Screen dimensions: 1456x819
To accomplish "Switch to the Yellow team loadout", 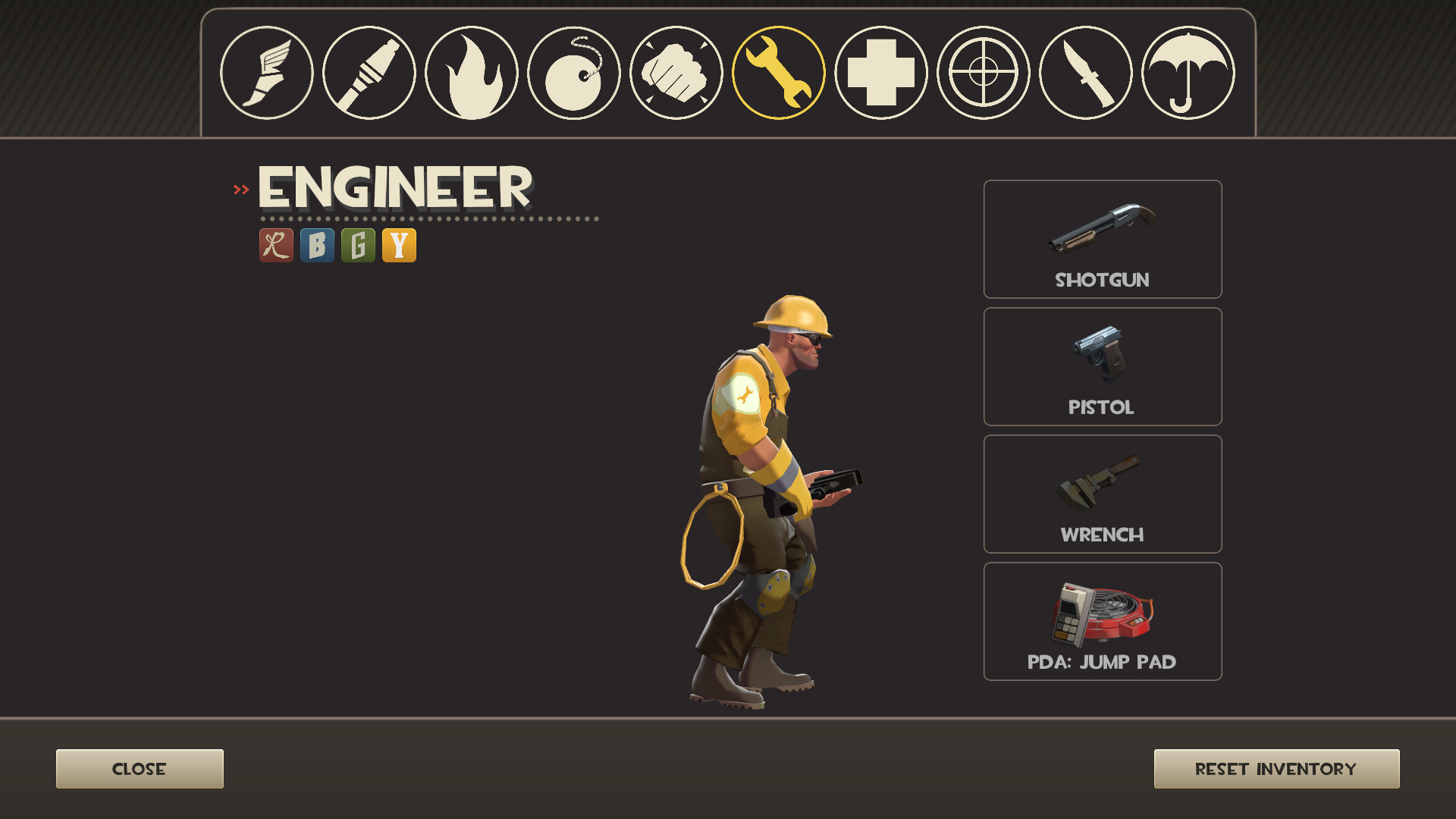I will tap(400, 244).
